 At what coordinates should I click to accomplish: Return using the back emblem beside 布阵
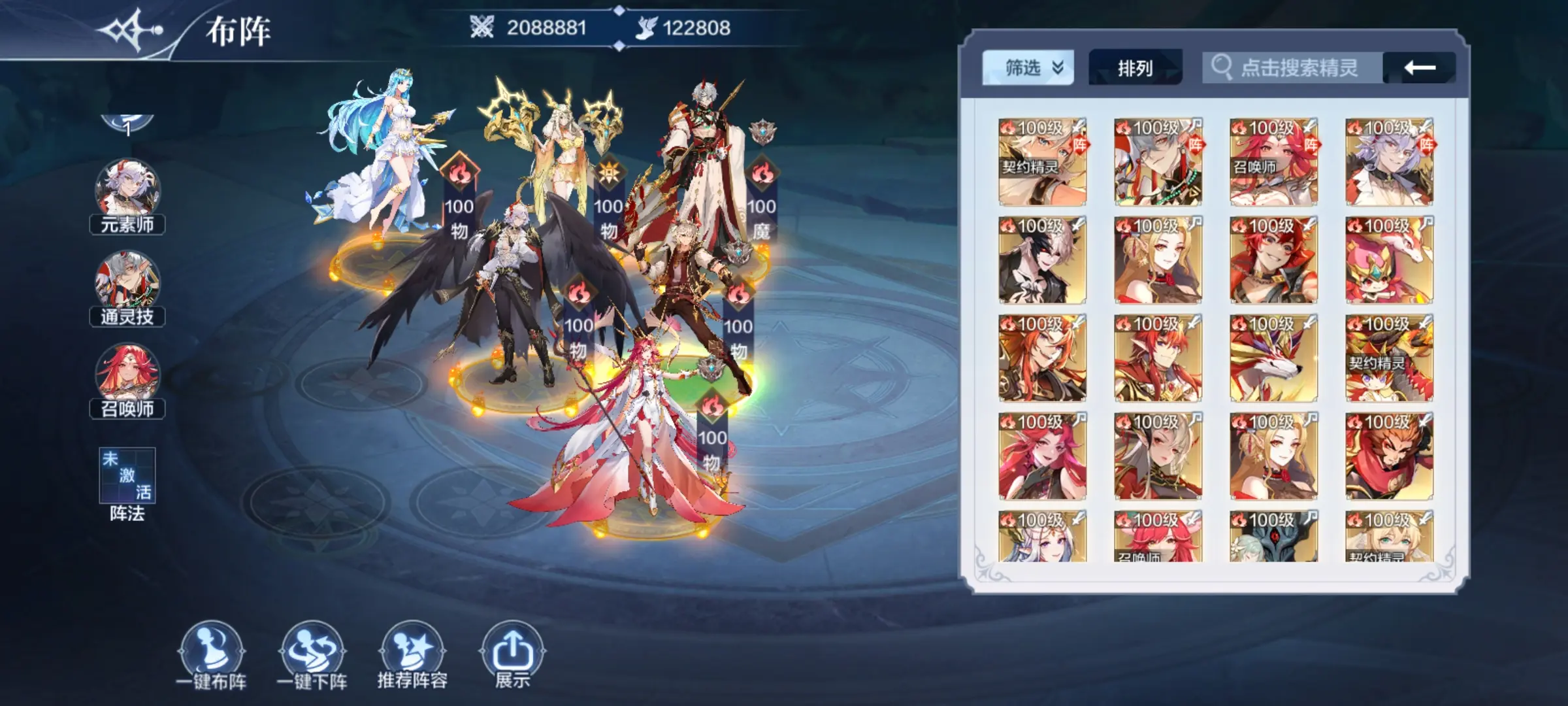coord(131,31)
